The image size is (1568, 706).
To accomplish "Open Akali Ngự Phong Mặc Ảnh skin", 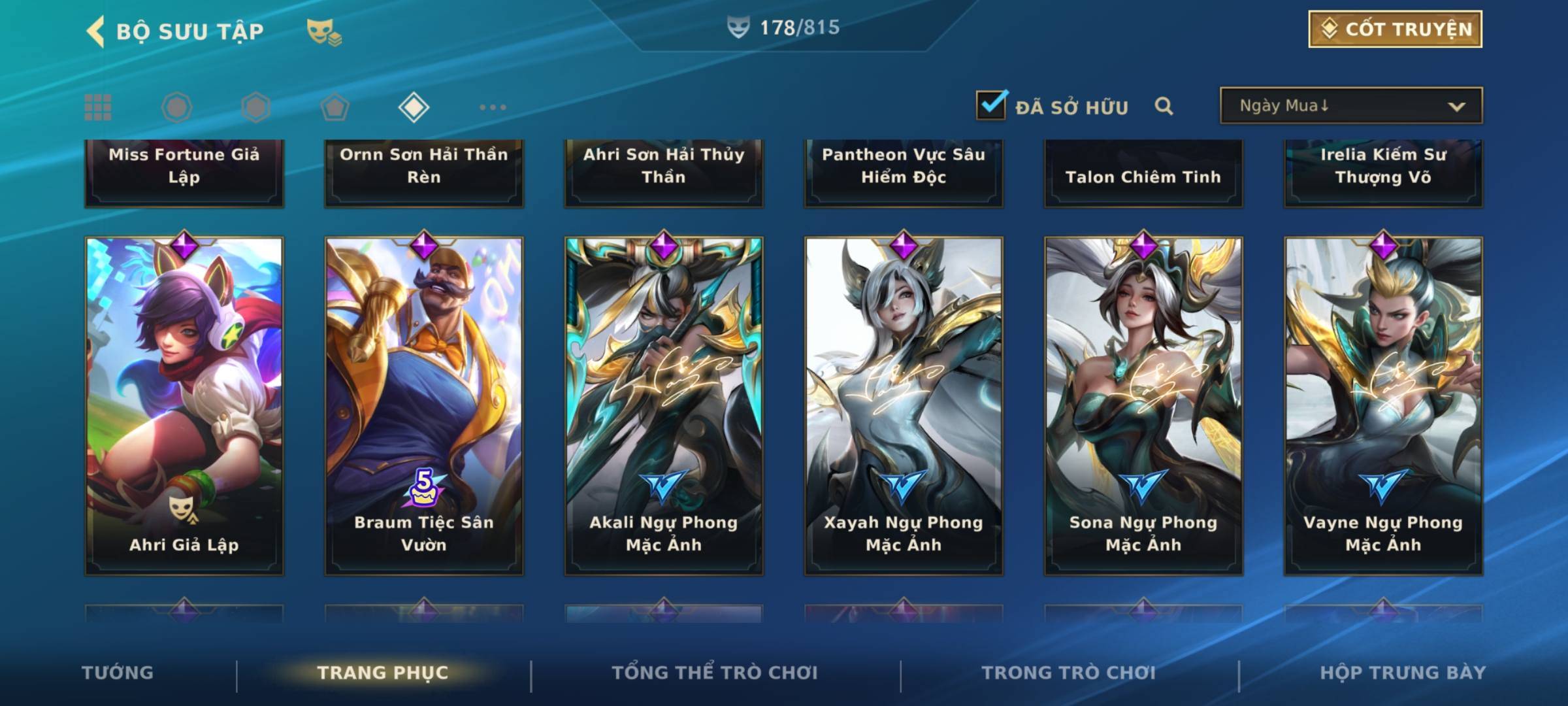I will point(664,405).
